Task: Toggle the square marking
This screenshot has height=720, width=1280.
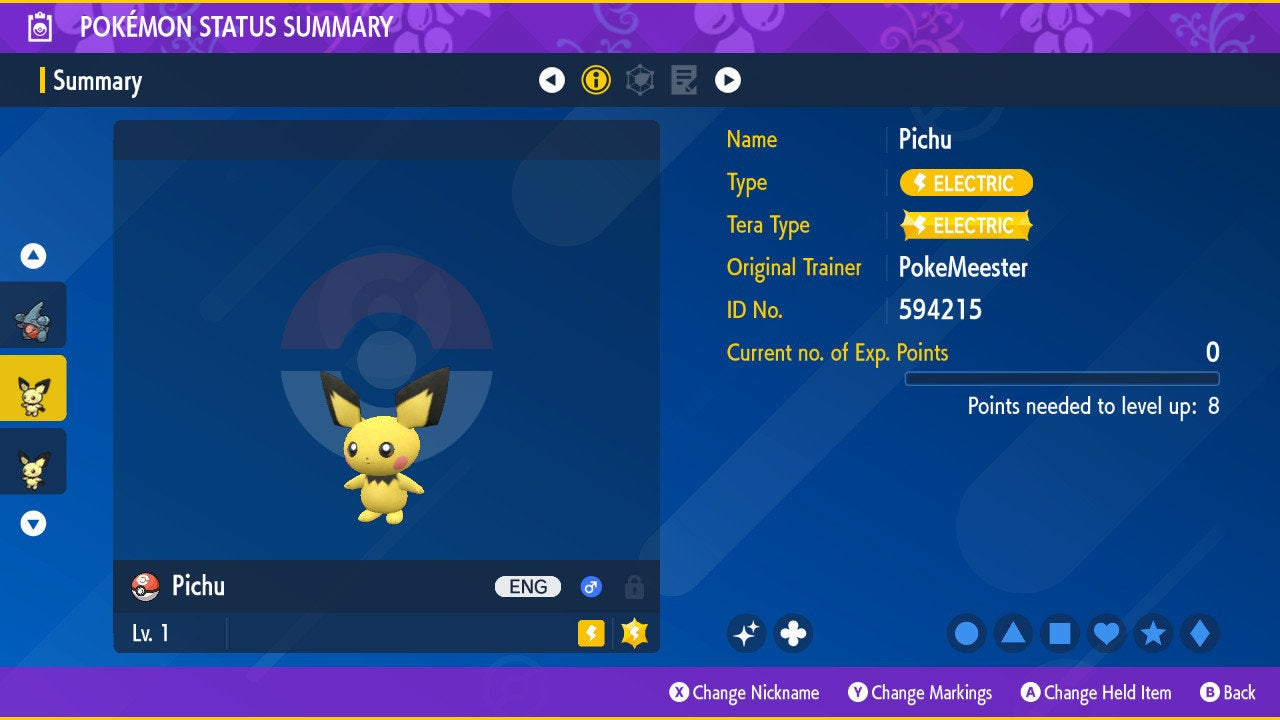Action: 1060,633
